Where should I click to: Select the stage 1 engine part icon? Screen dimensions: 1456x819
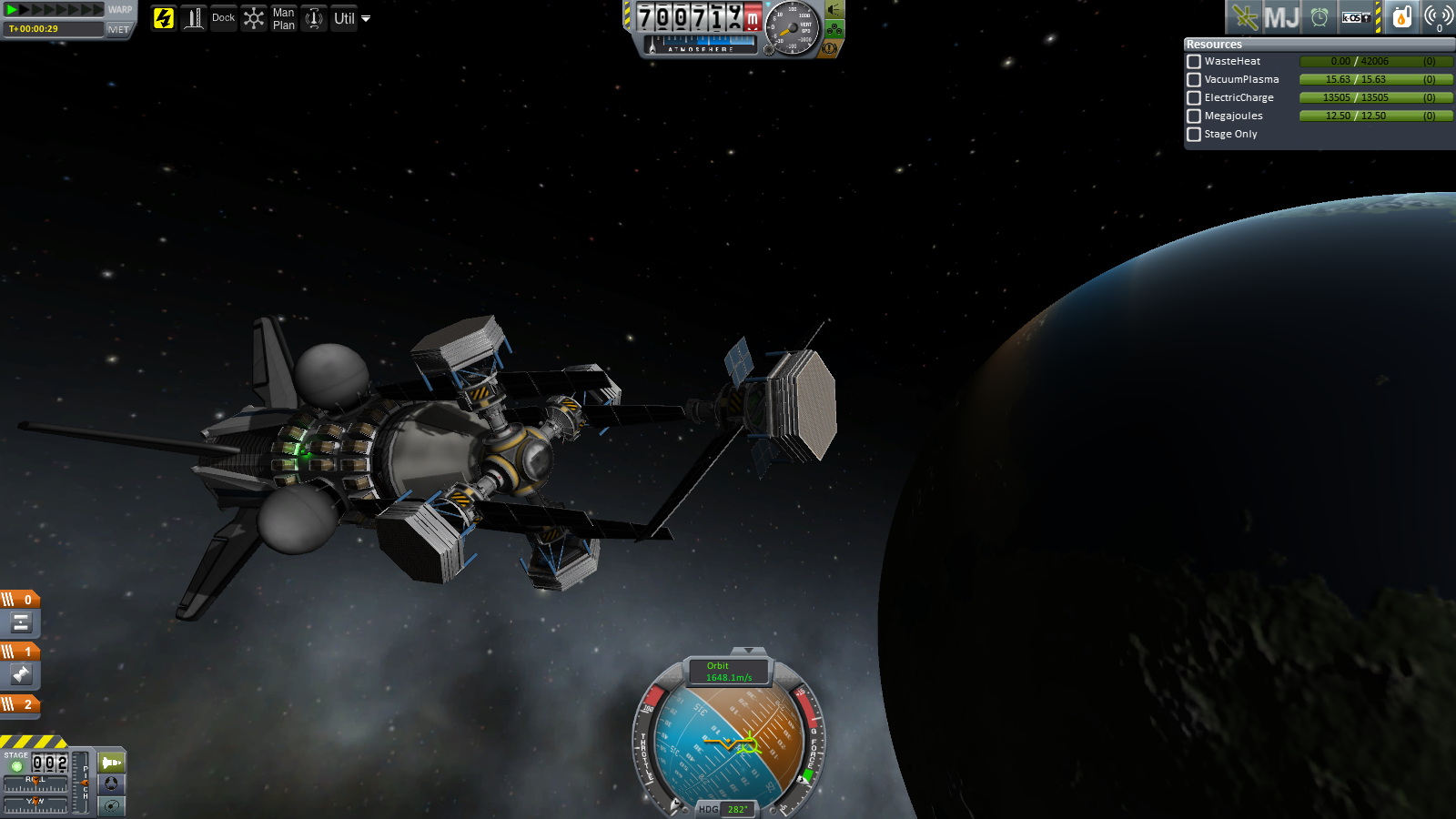point(21,674)
